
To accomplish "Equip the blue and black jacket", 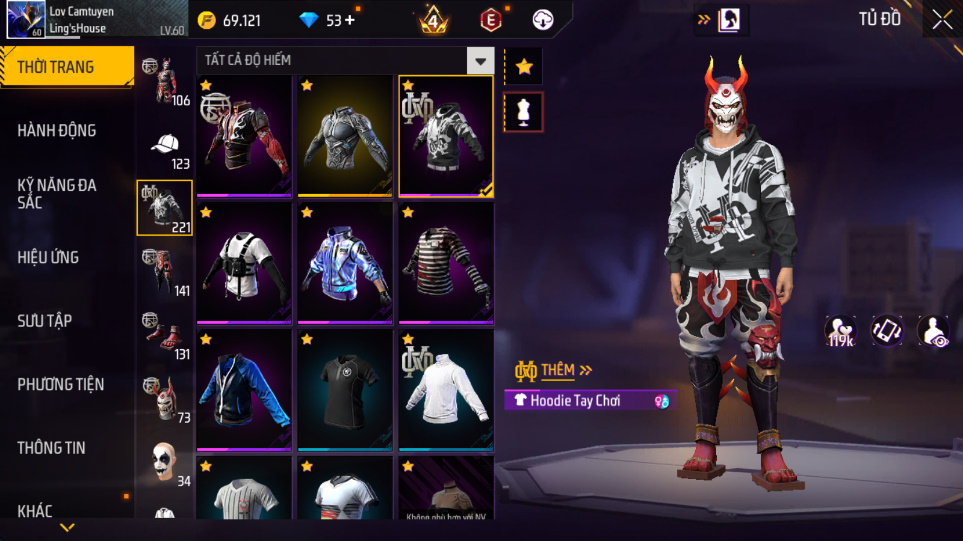I will click(245, 390).
